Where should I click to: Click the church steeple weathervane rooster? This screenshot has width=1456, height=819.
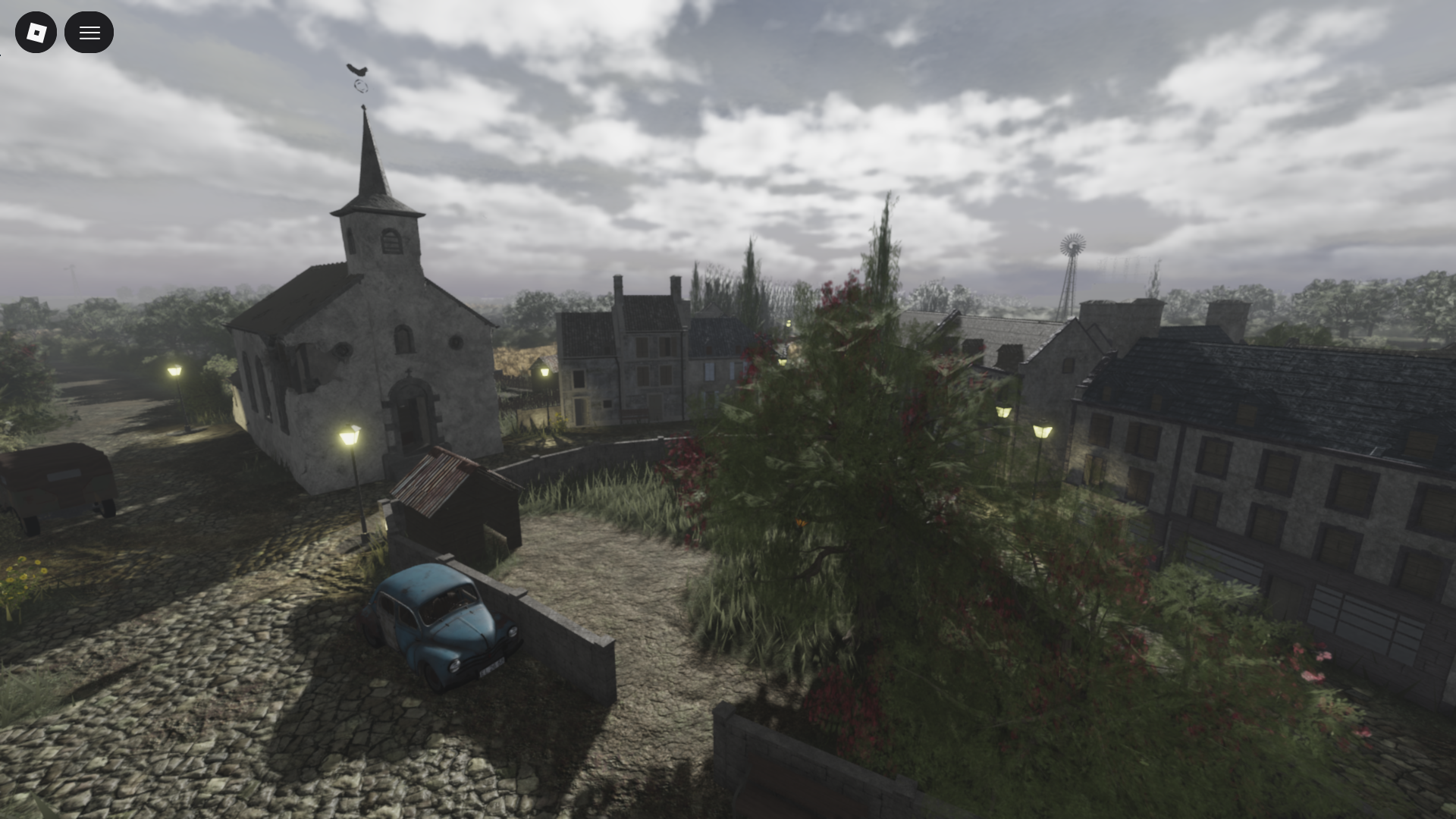pyautogui.click(x=358, y=71)
